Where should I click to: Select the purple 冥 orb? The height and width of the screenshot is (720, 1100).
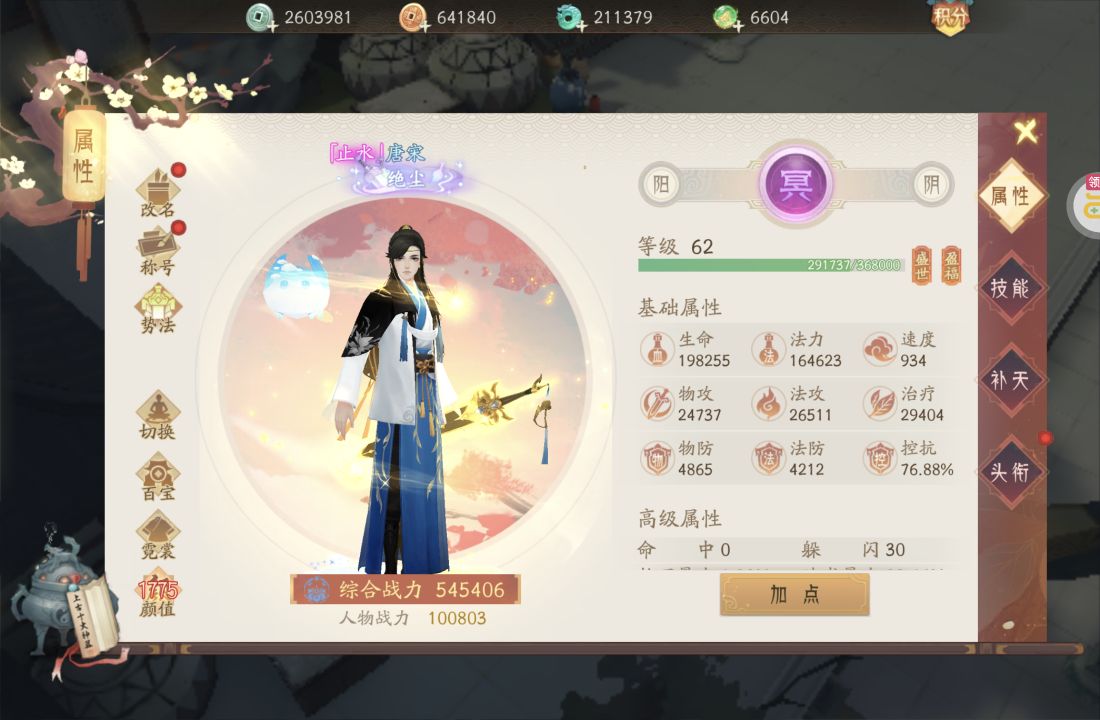point(796,184)
